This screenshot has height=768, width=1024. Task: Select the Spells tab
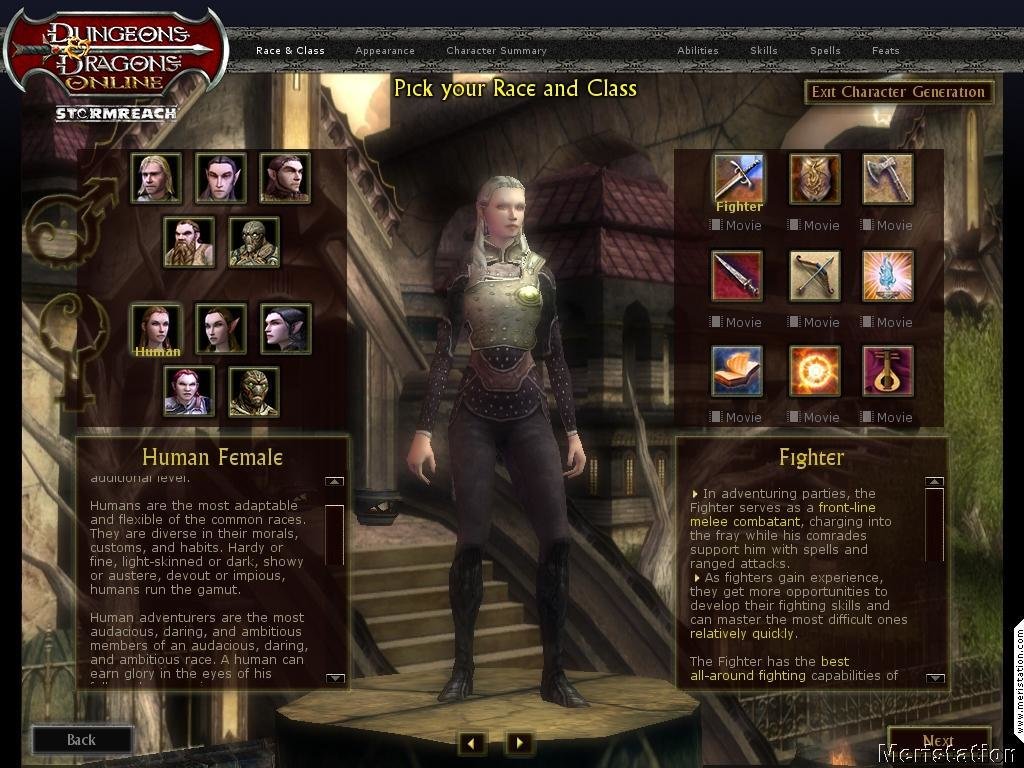[825, 51]
